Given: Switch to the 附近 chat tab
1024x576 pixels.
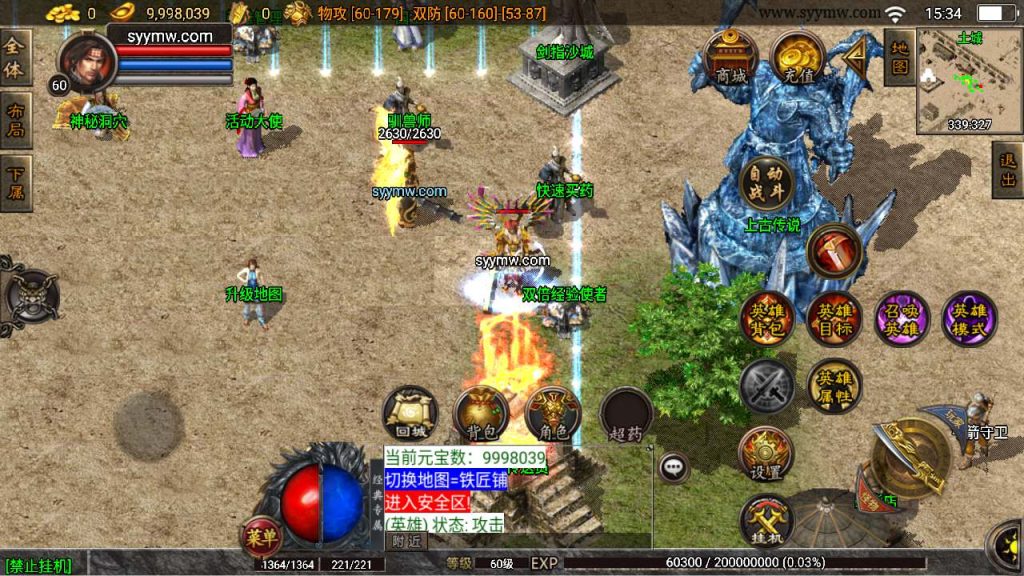Looking at the screenshot, I should 406,541.
